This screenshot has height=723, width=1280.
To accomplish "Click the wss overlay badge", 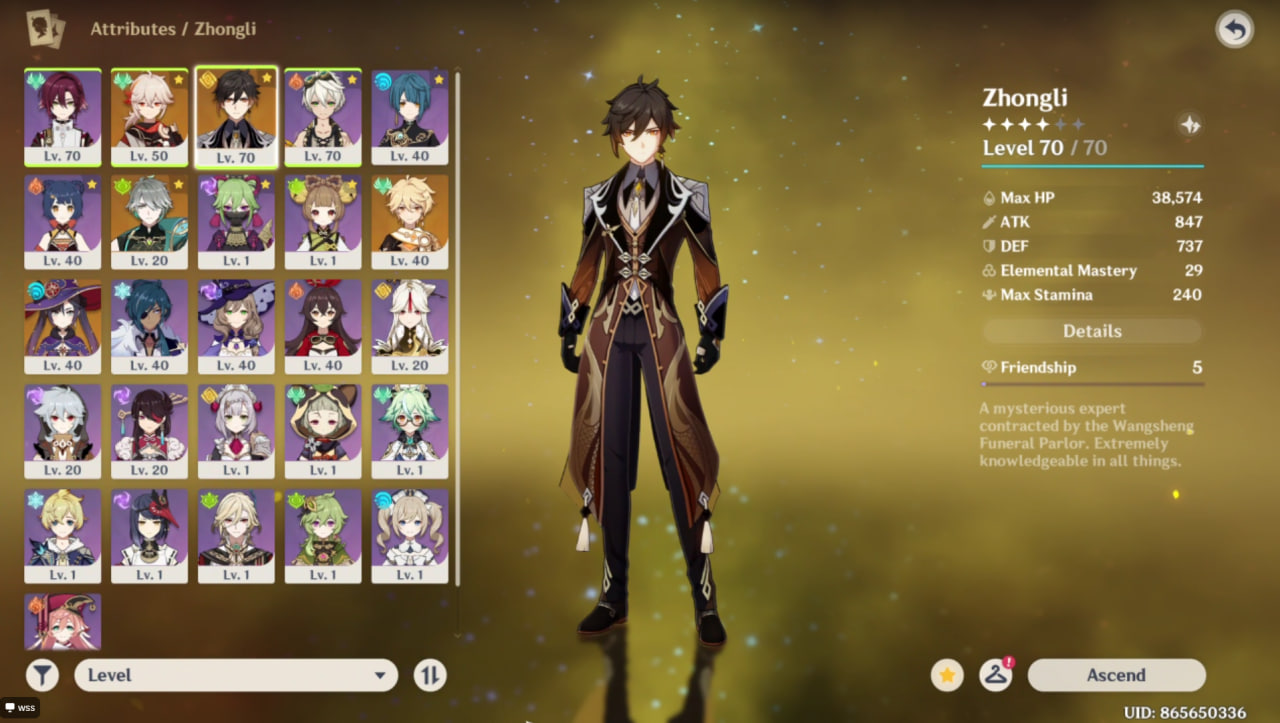I will coord(21,707).
